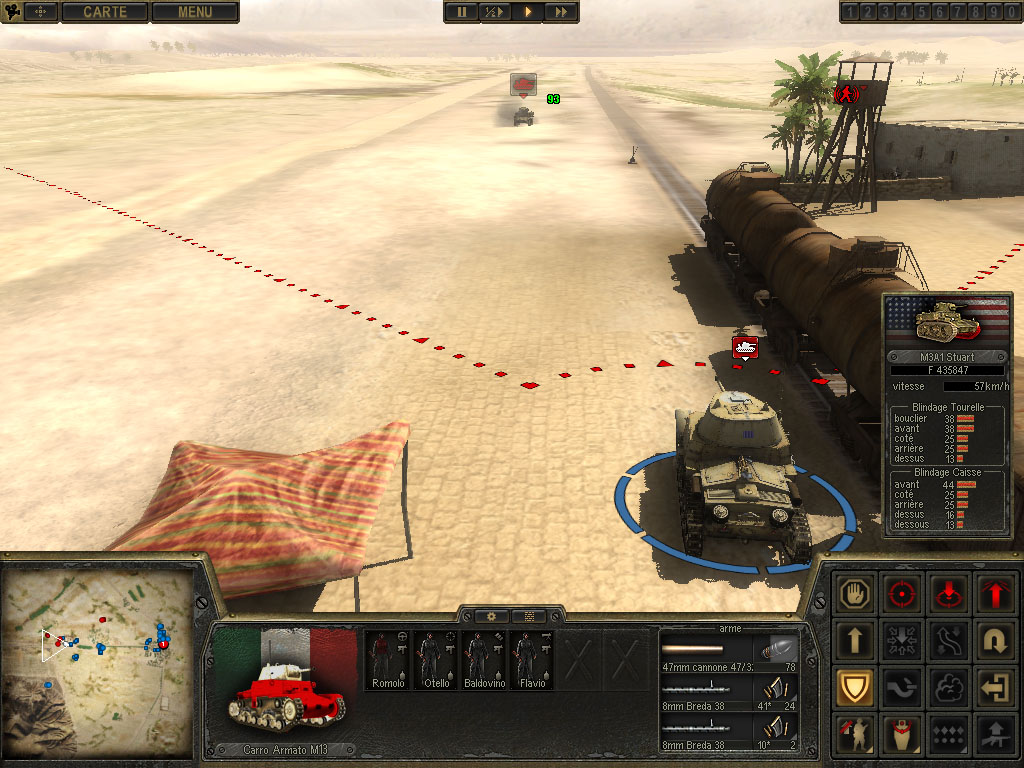Image resolution: width=1024 pixels, height=768 pixels.
Task: Activate the stop hand command
Action: coord(856,593)
